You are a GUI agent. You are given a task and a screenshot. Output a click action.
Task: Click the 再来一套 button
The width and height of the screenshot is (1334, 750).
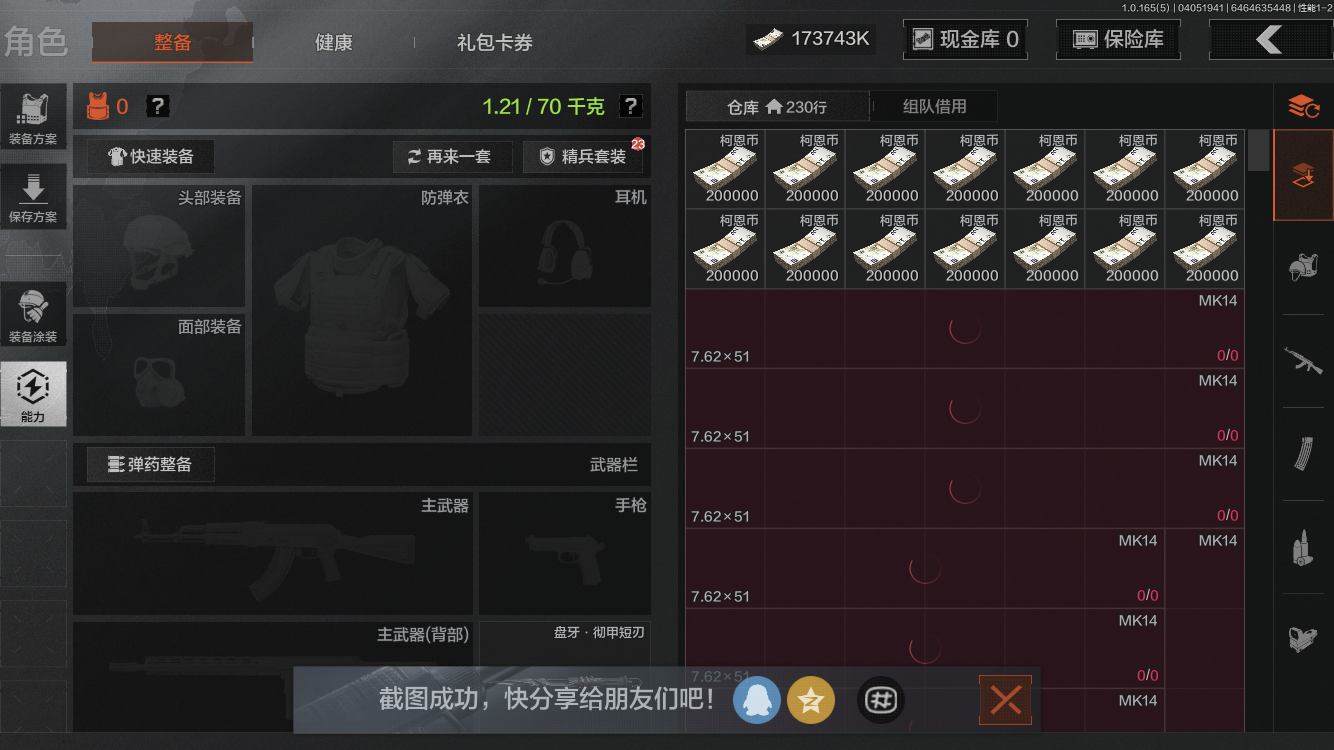452,156
